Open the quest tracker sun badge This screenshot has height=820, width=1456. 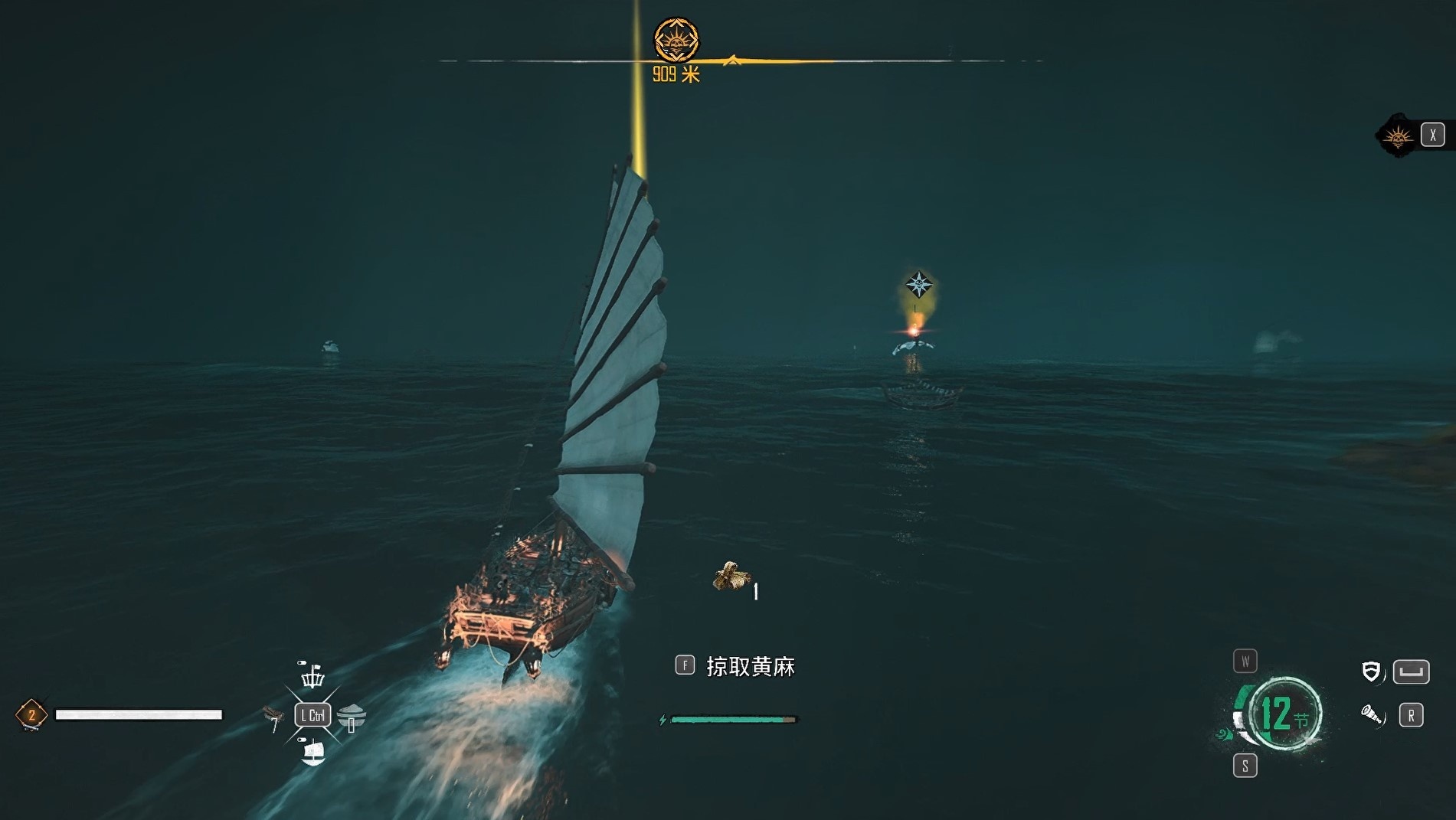tap(1398, 136)
